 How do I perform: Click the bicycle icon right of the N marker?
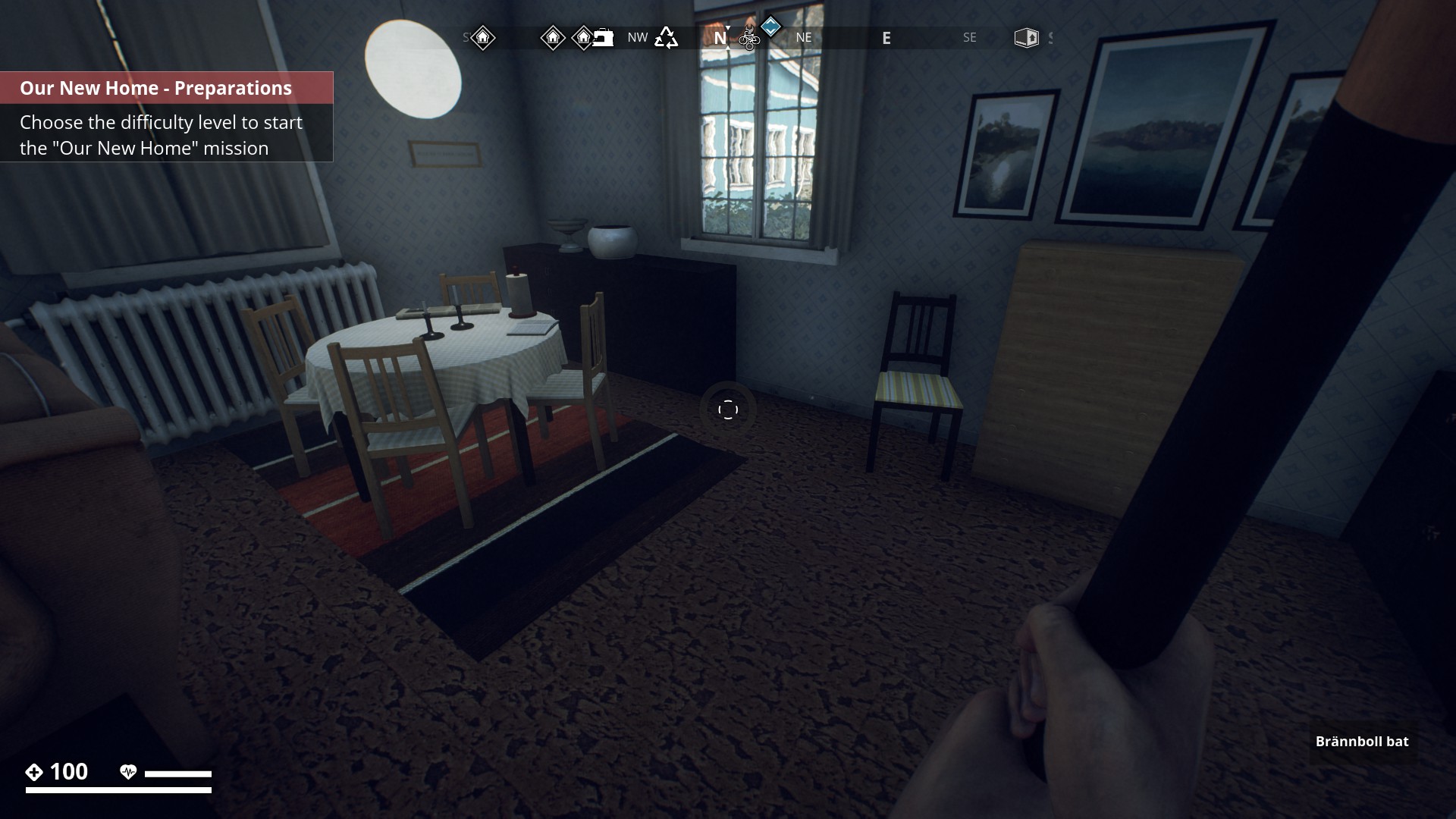[x=749, y=39]
